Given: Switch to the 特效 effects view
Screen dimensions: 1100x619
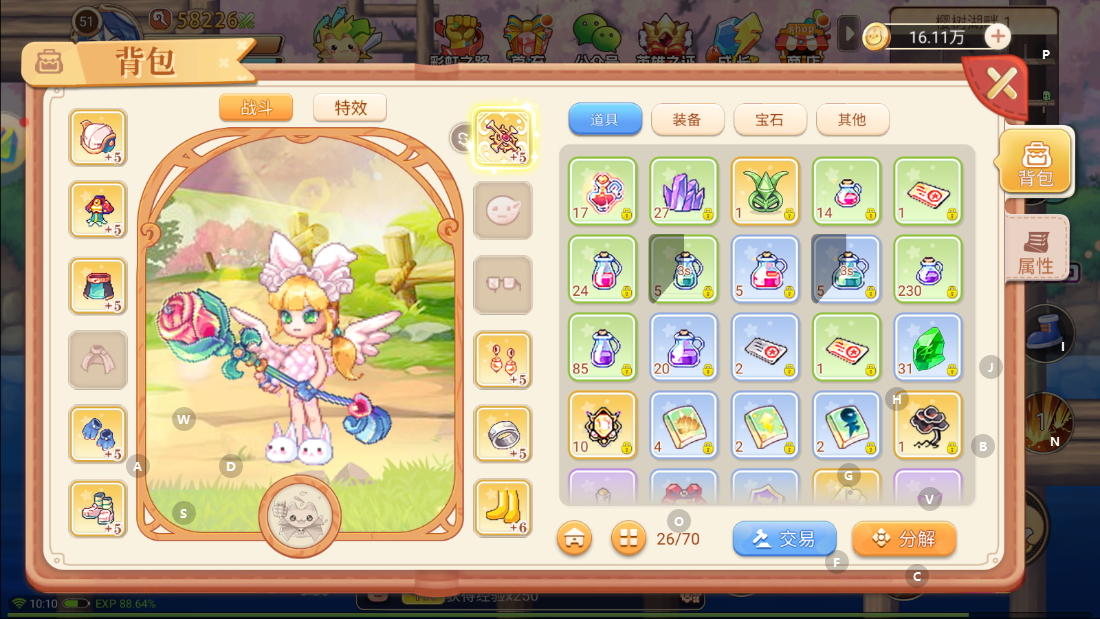Looking at the screenshot, I should click(350, 108).
